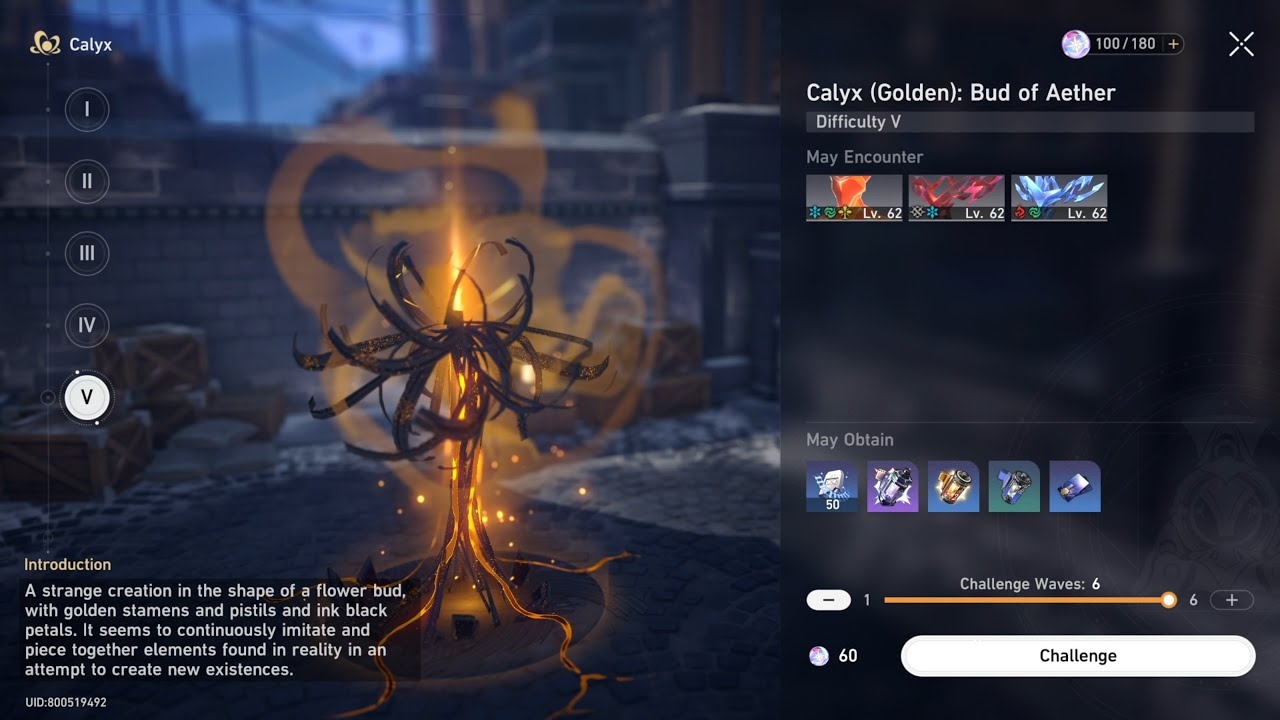Select difficulty level II
Viewport: 1280px width, 720px height.
click(x=87, y=181)
